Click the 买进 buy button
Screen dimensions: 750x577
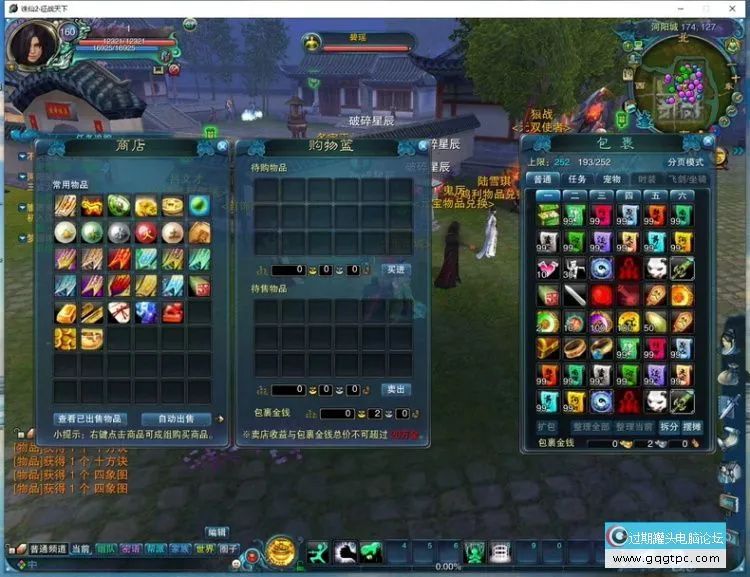395,270
